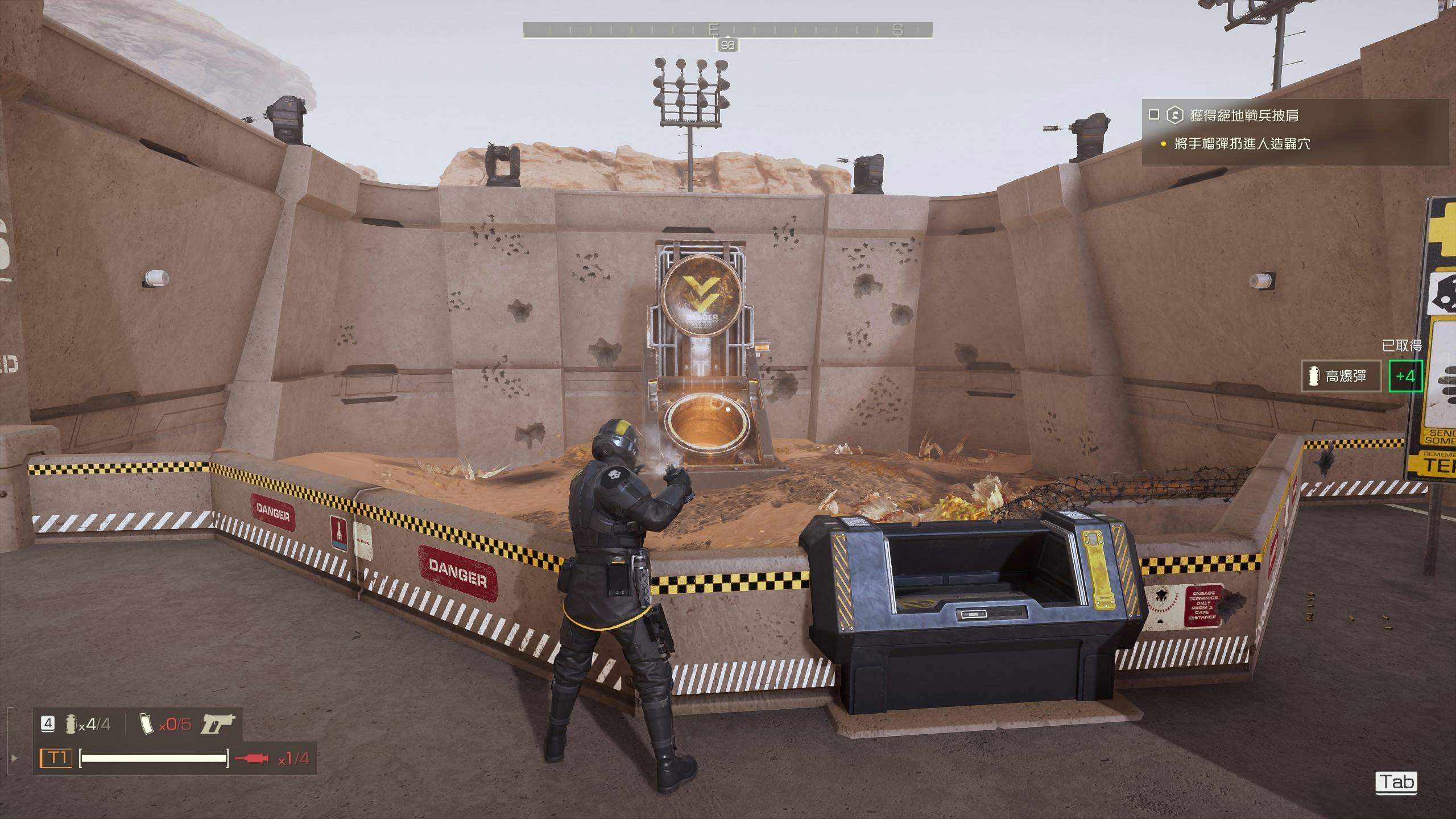Select the 將手榴彈扔進人造蟲穴 objective line

[1242, 144]
